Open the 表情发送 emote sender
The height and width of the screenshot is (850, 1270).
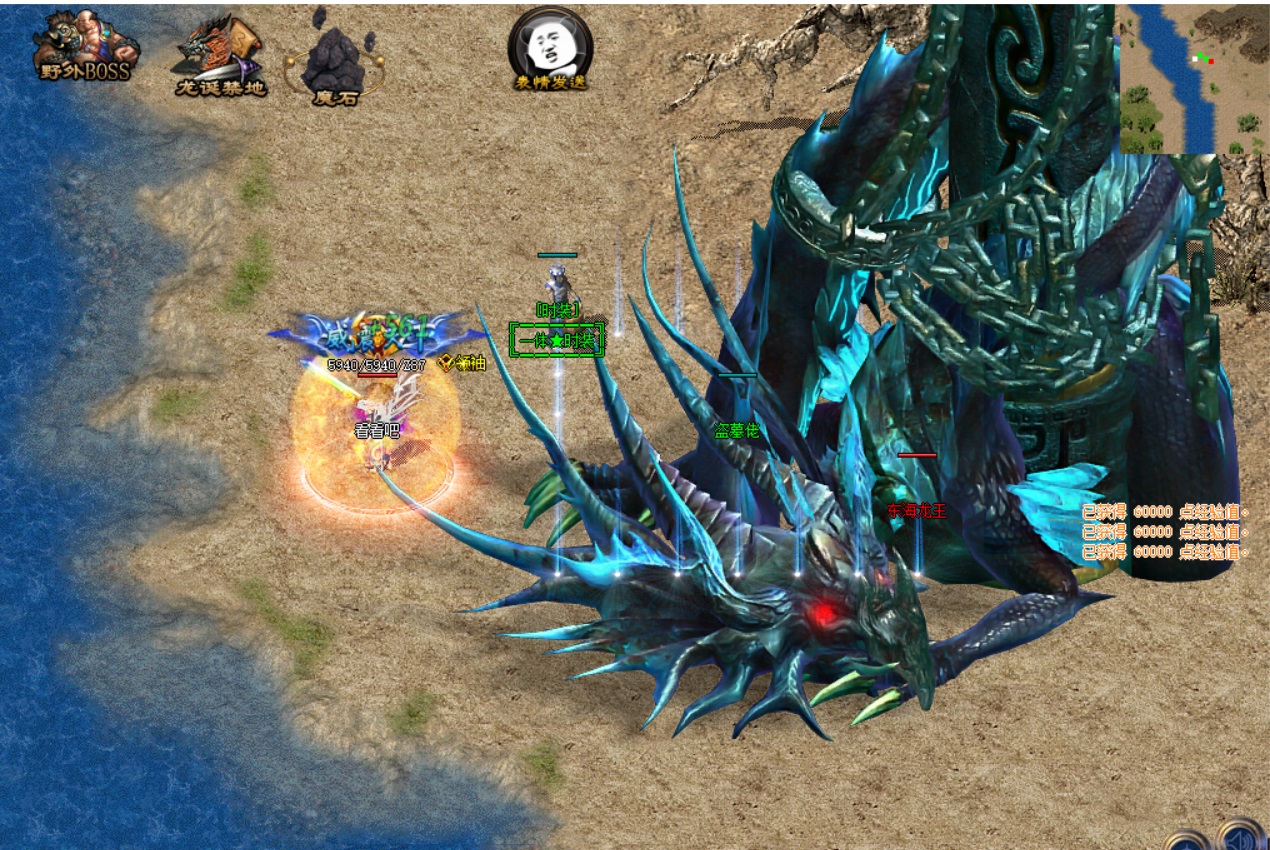click(x=550, y=48)
